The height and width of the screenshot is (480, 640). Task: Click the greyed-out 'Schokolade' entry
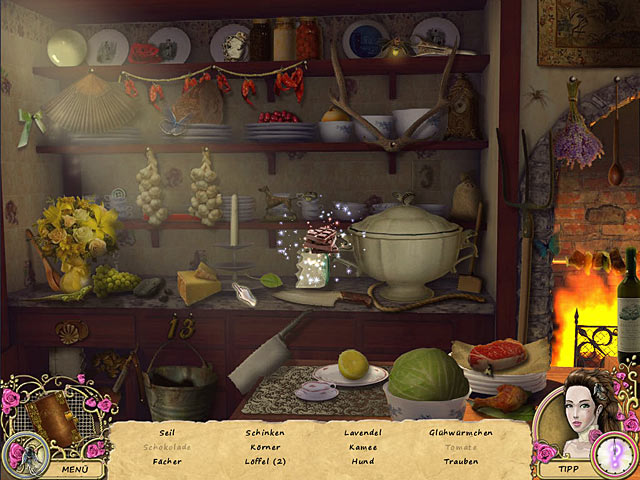coord(167,447)
